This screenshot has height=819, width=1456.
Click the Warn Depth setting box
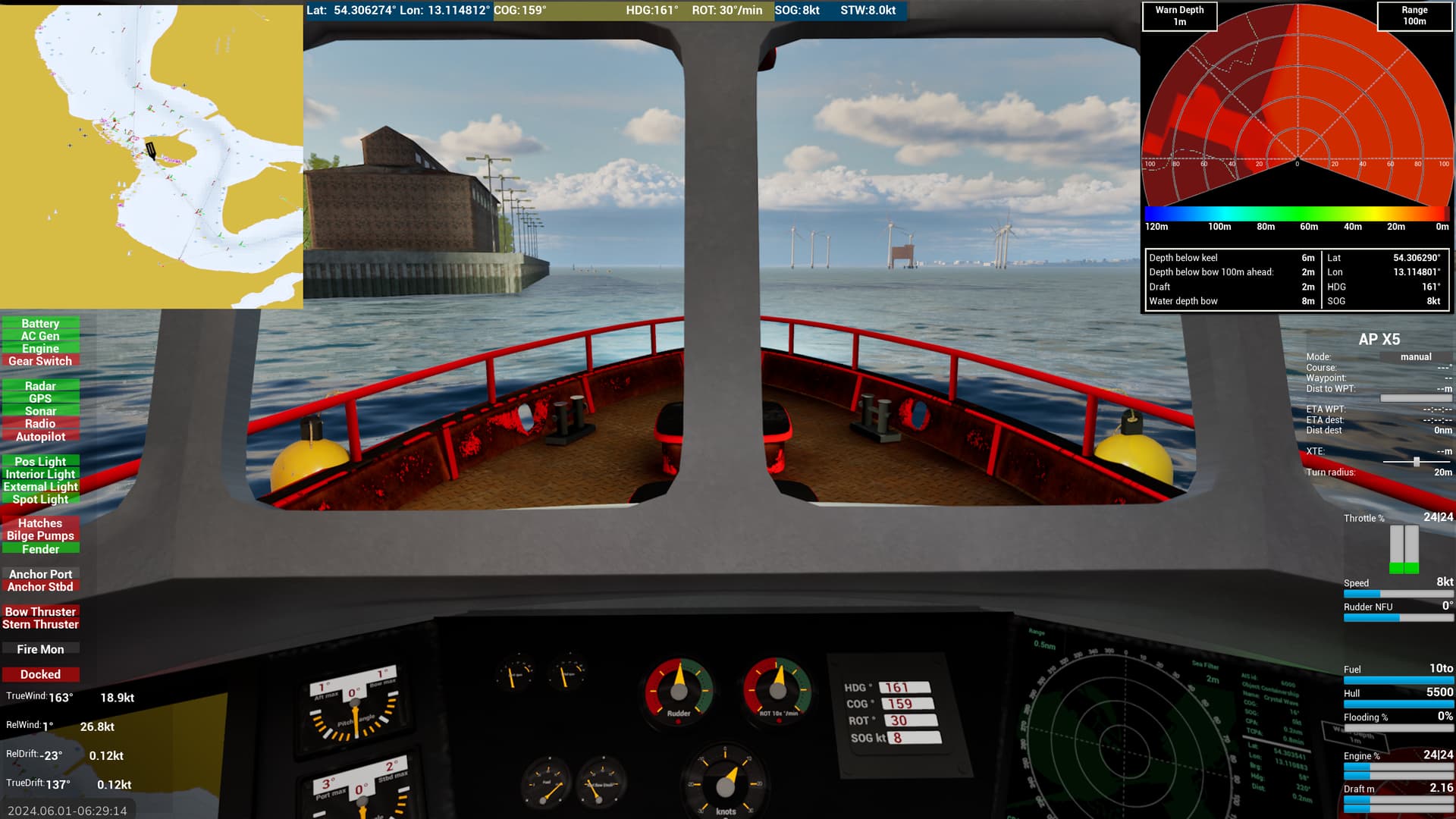coord(1179,16)
